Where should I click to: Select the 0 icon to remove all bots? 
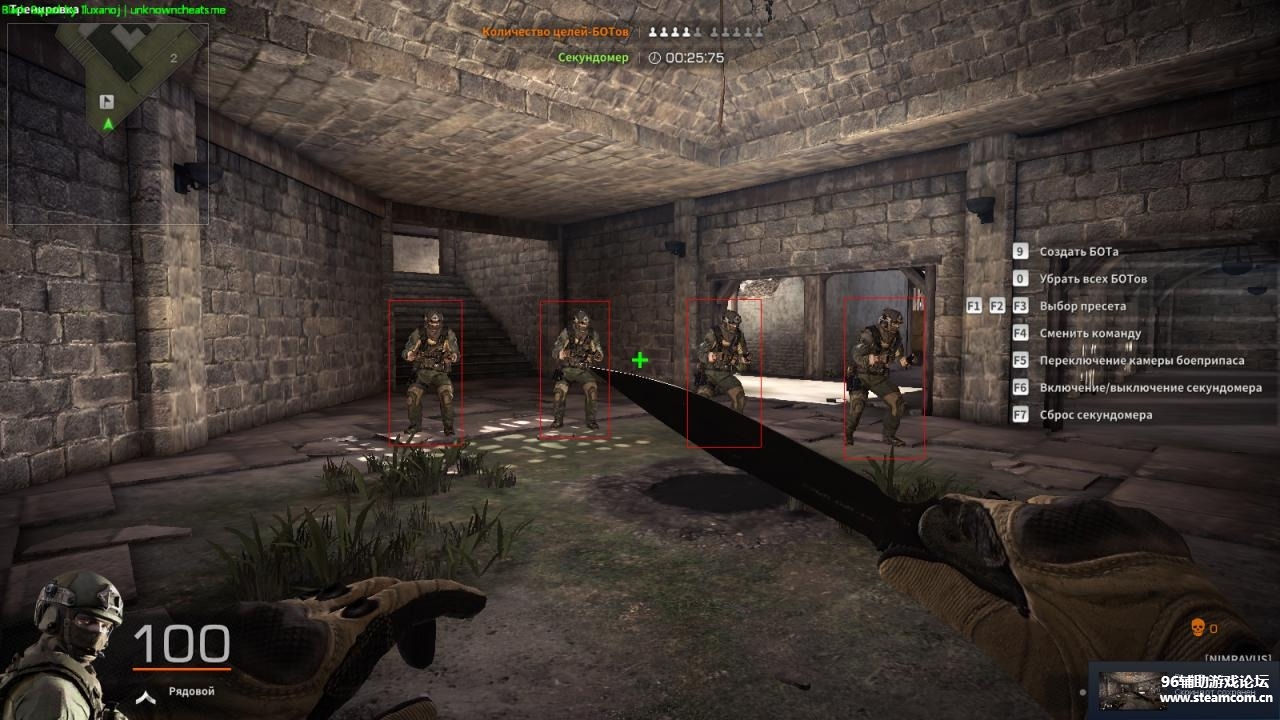pos(1019,278)
